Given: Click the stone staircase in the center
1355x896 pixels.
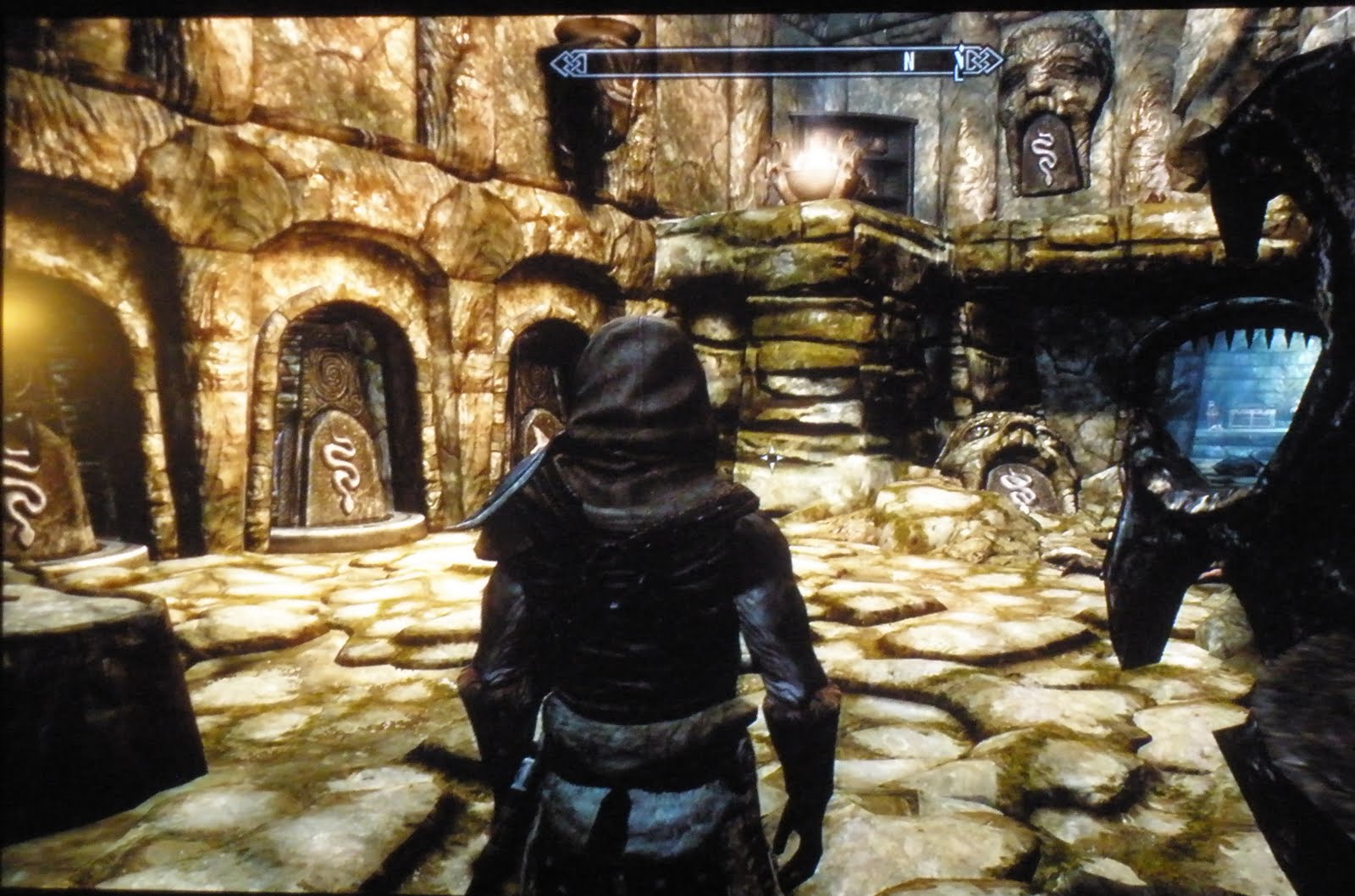Looking at the screenshot, I should [x=813, y=339].
